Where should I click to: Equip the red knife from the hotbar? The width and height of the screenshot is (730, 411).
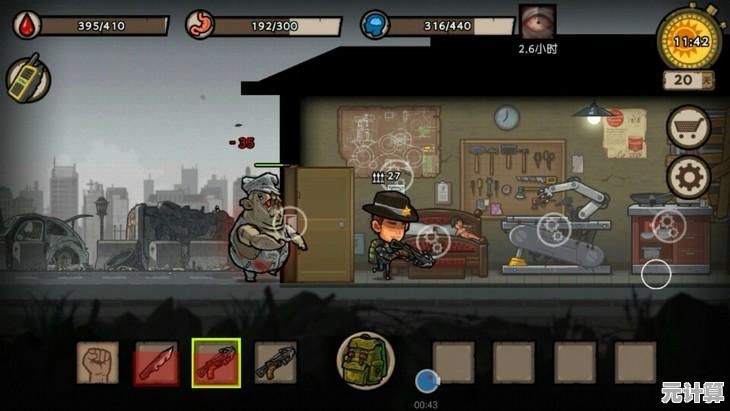pos(156,363)
